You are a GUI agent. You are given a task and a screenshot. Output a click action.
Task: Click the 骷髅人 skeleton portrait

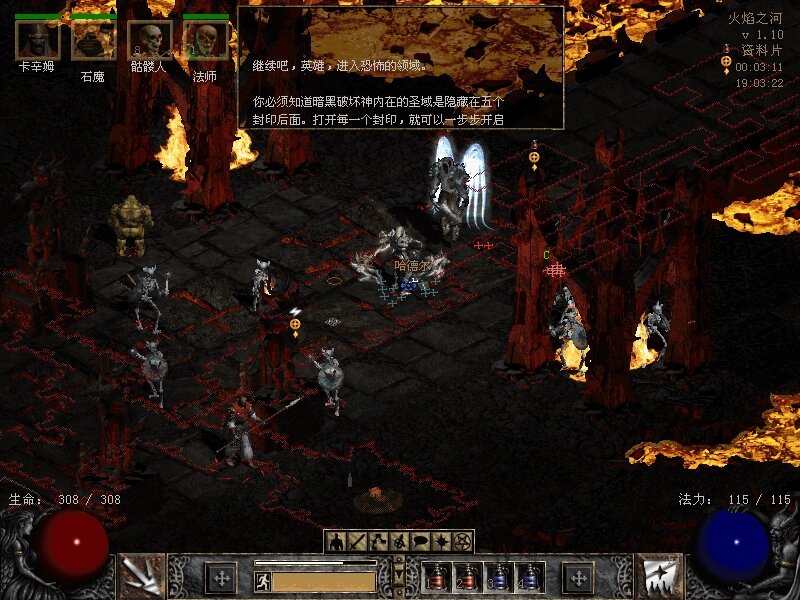[149, 40]
